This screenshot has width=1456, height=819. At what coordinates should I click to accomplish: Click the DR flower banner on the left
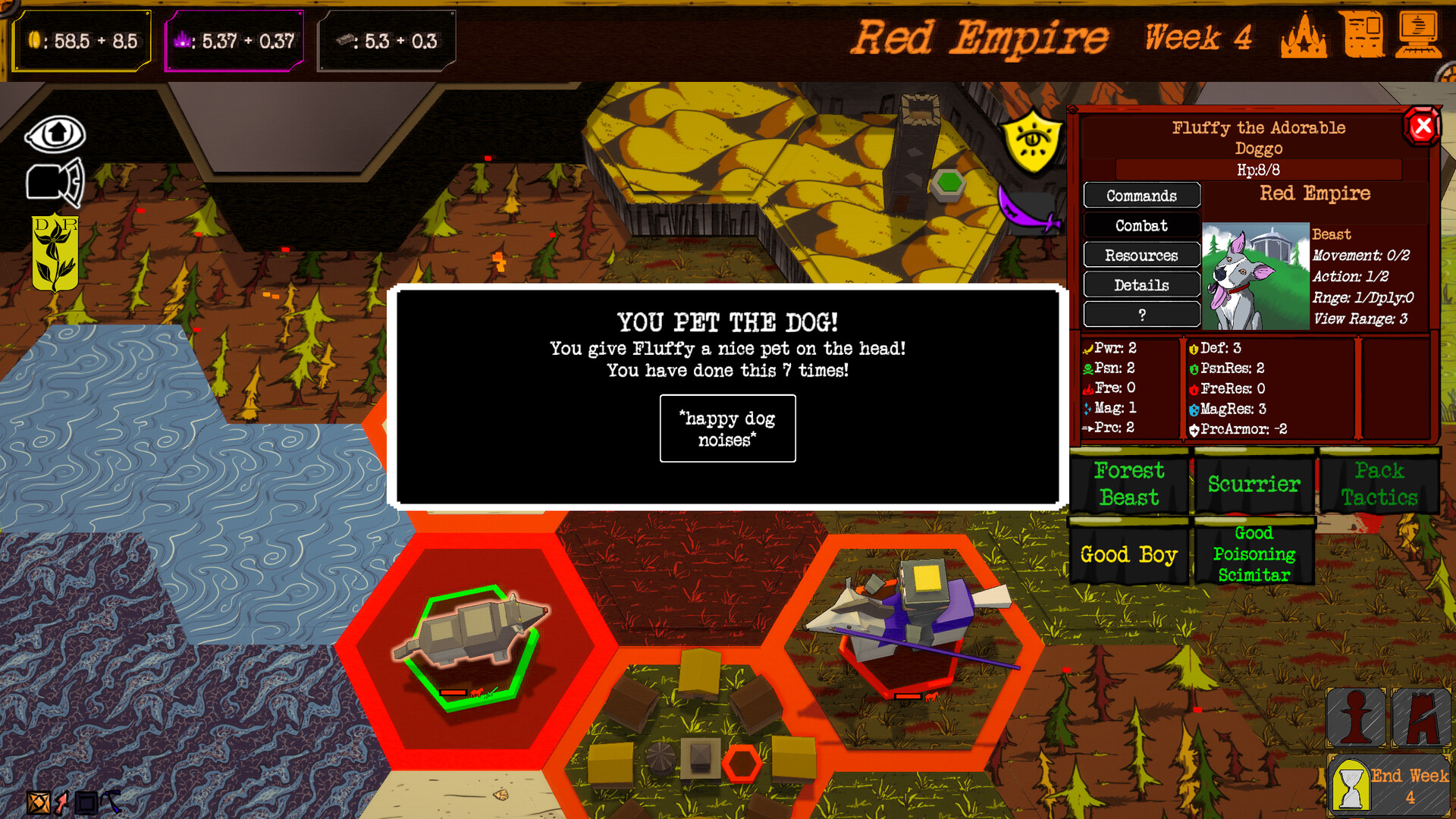(53, 255)
